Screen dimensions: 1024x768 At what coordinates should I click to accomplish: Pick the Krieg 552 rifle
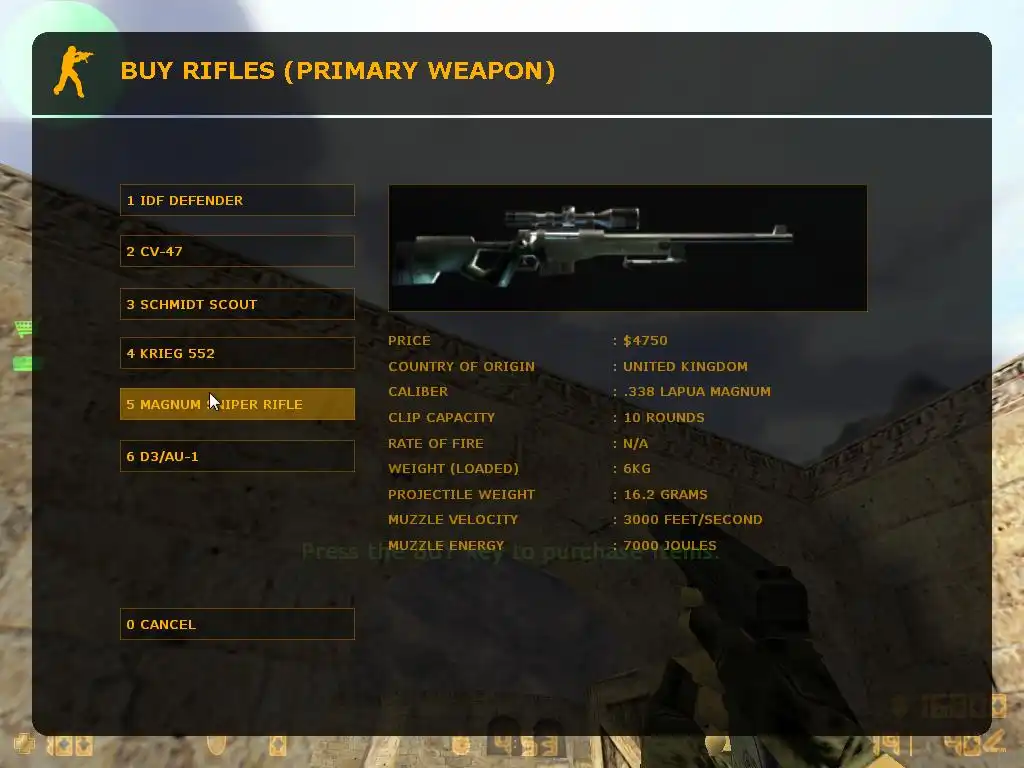tap(237, 353)
